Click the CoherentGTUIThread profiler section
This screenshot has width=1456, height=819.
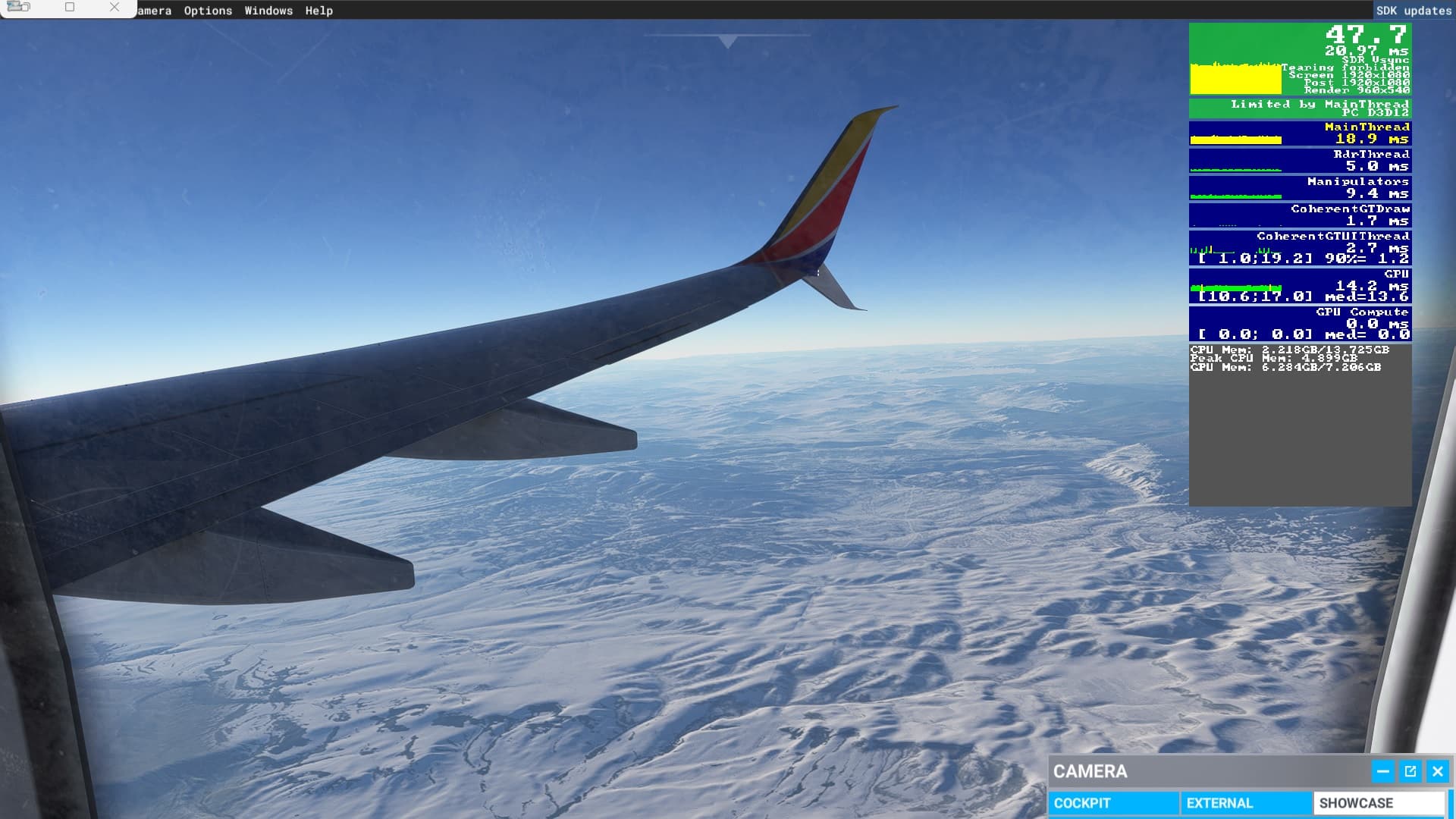tap(1298, 246)
